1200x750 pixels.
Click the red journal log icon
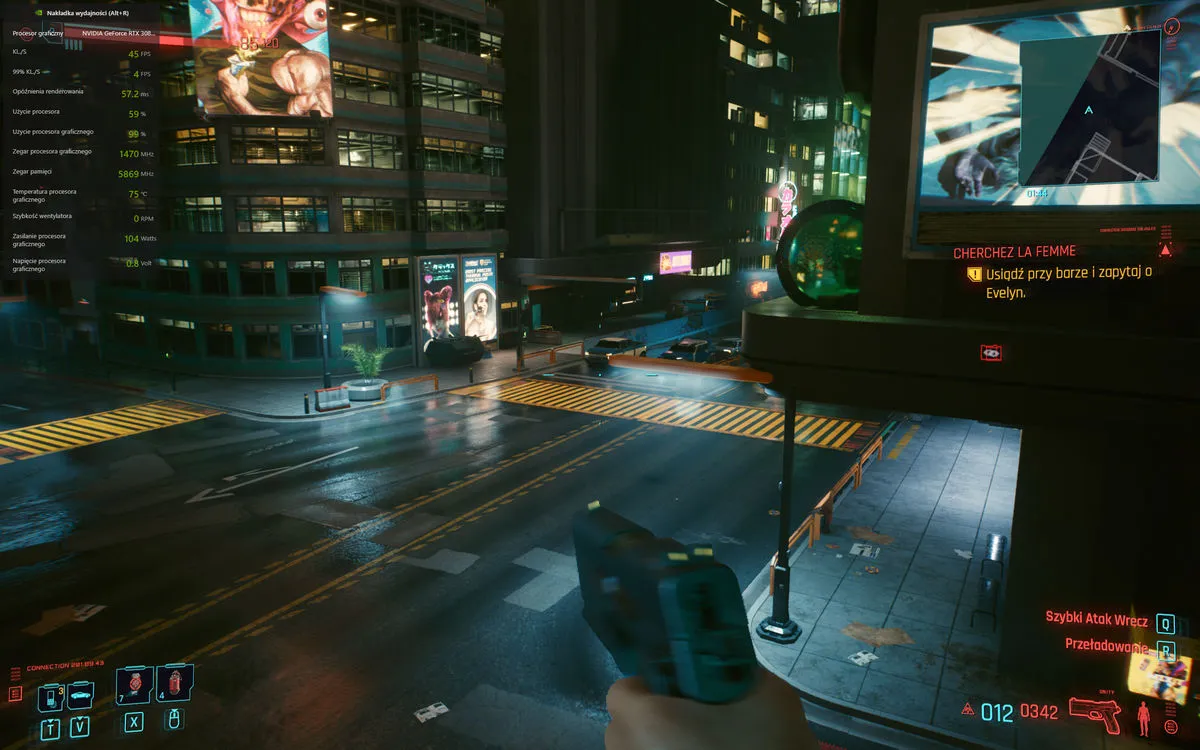pos(15,693)
